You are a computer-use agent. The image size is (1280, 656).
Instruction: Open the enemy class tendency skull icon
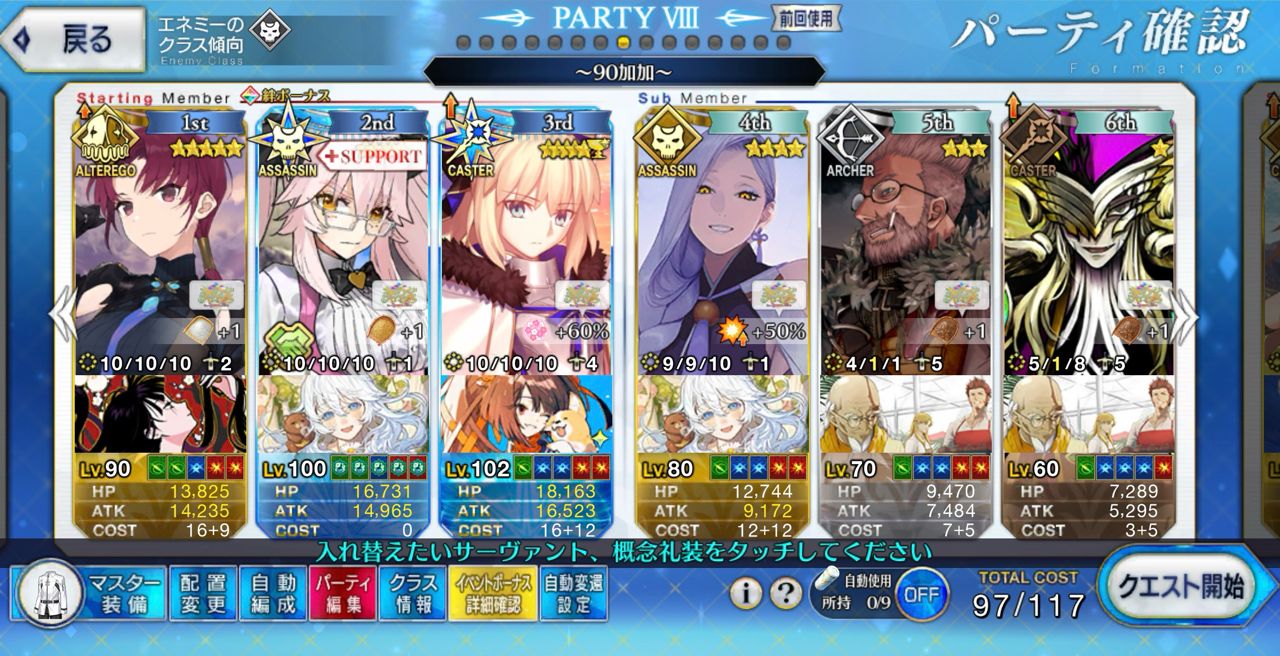point(269,32)
